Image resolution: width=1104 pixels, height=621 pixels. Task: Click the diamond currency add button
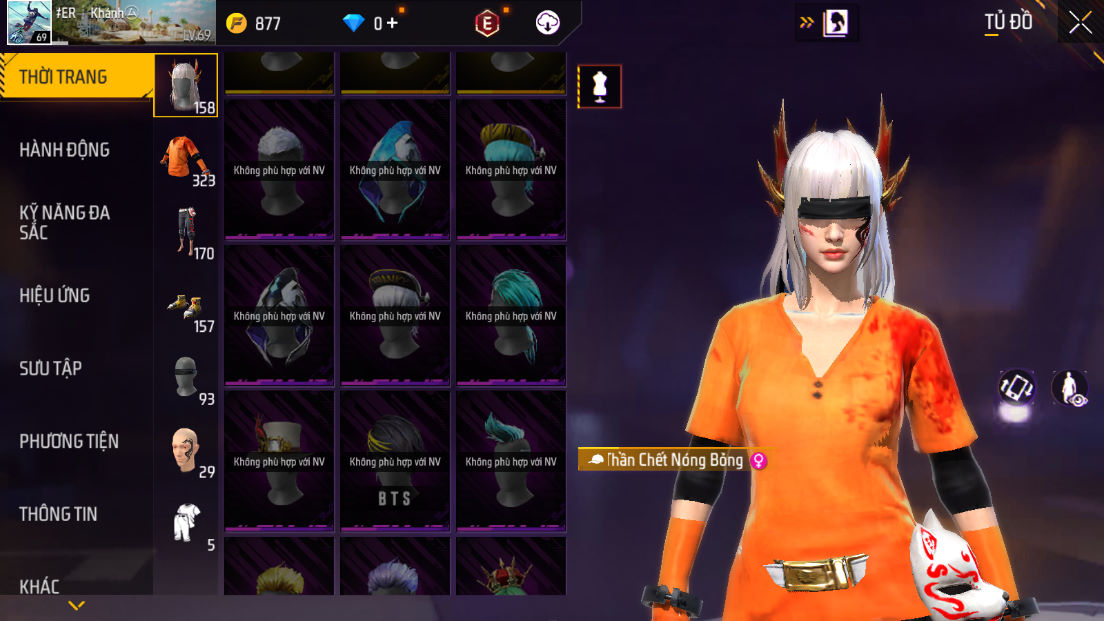[x=391, y=23]
